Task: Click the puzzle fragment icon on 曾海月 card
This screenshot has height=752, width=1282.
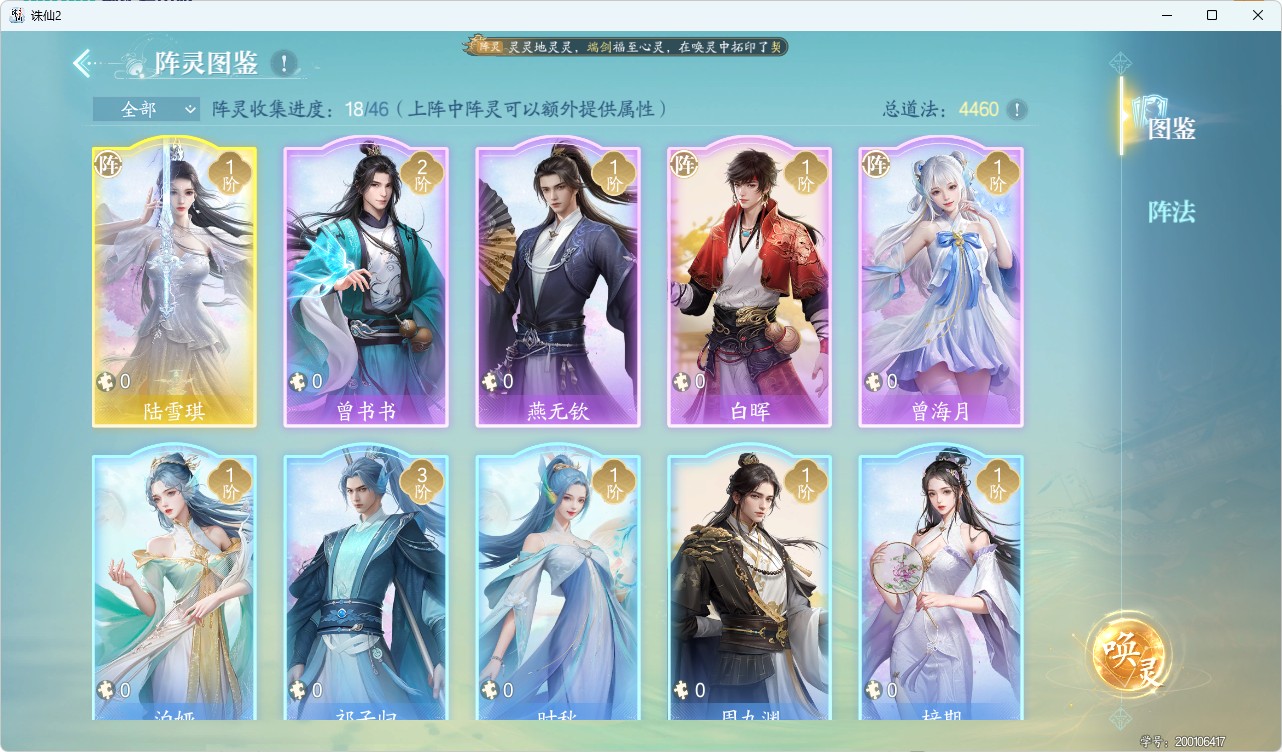Action: [872, 381]
